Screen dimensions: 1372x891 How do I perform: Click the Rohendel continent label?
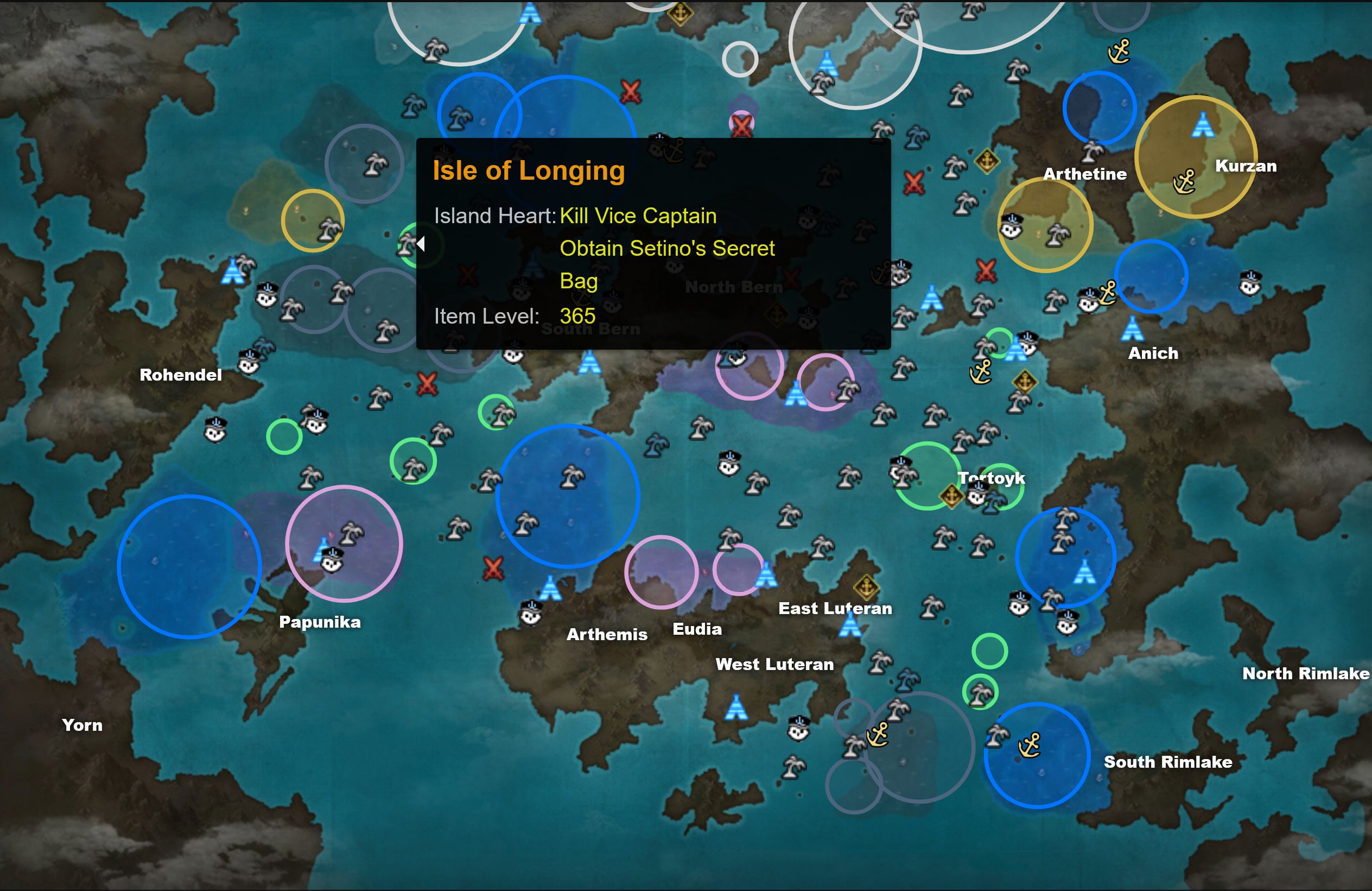click(180, 375)
